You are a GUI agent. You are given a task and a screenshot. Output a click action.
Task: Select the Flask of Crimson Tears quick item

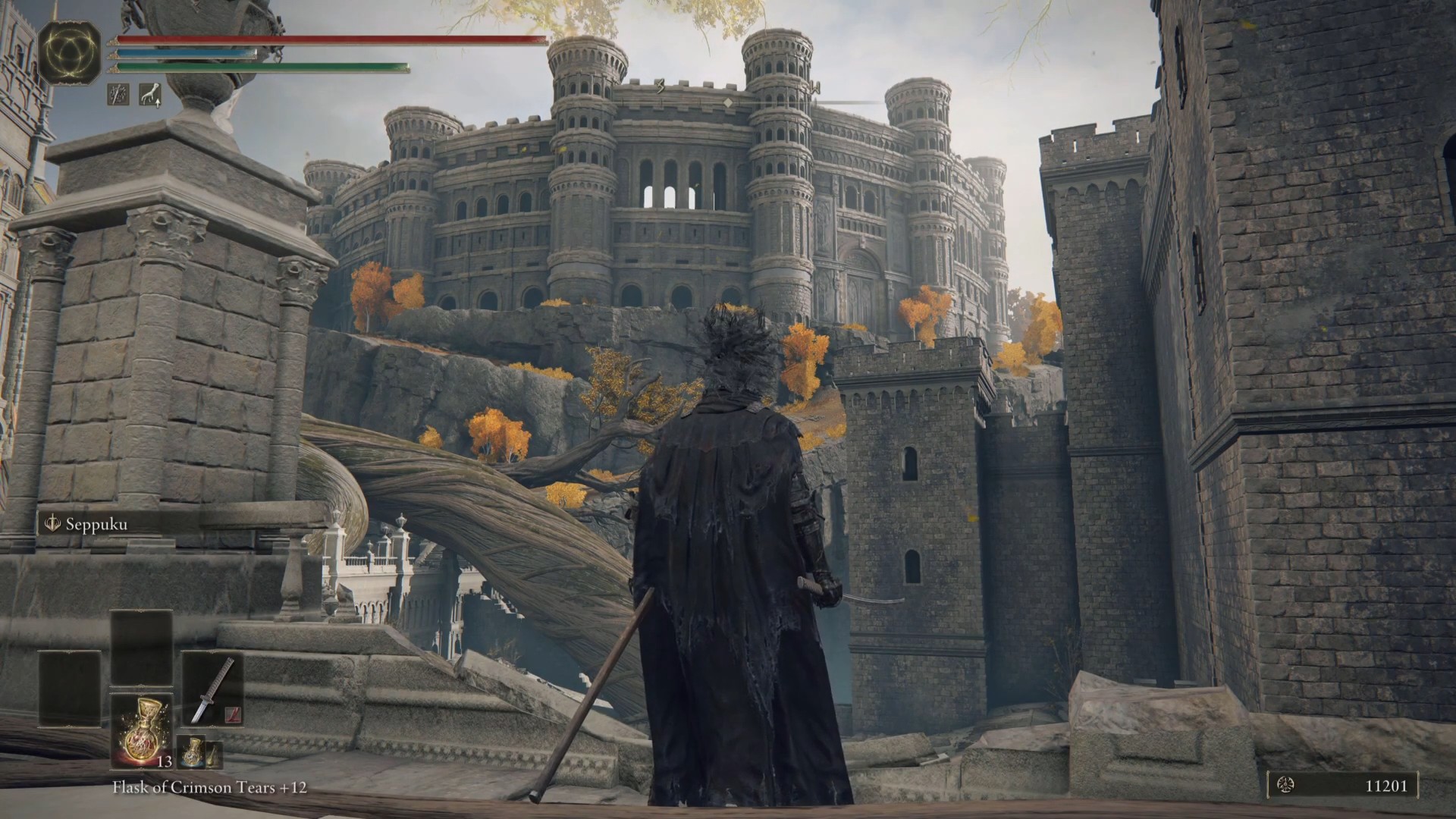coord(142,730)
